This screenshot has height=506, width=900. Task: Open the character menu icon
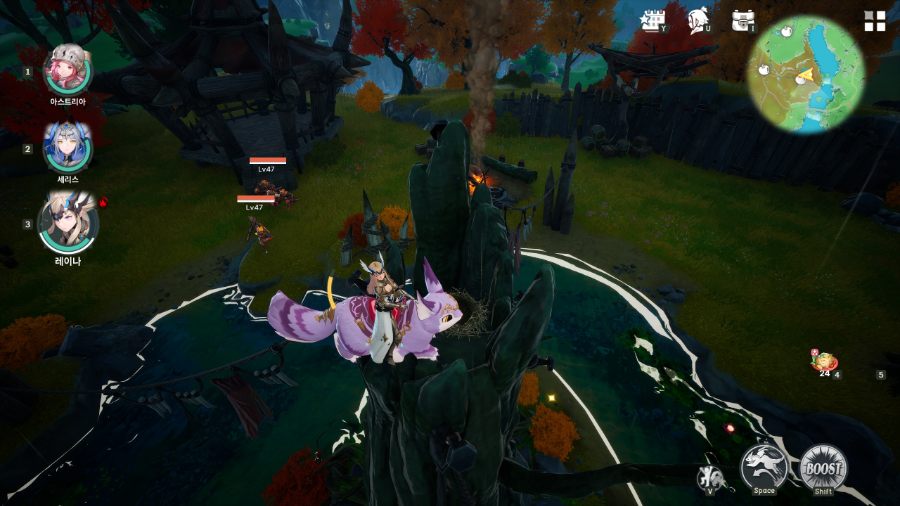pos(698,20)
